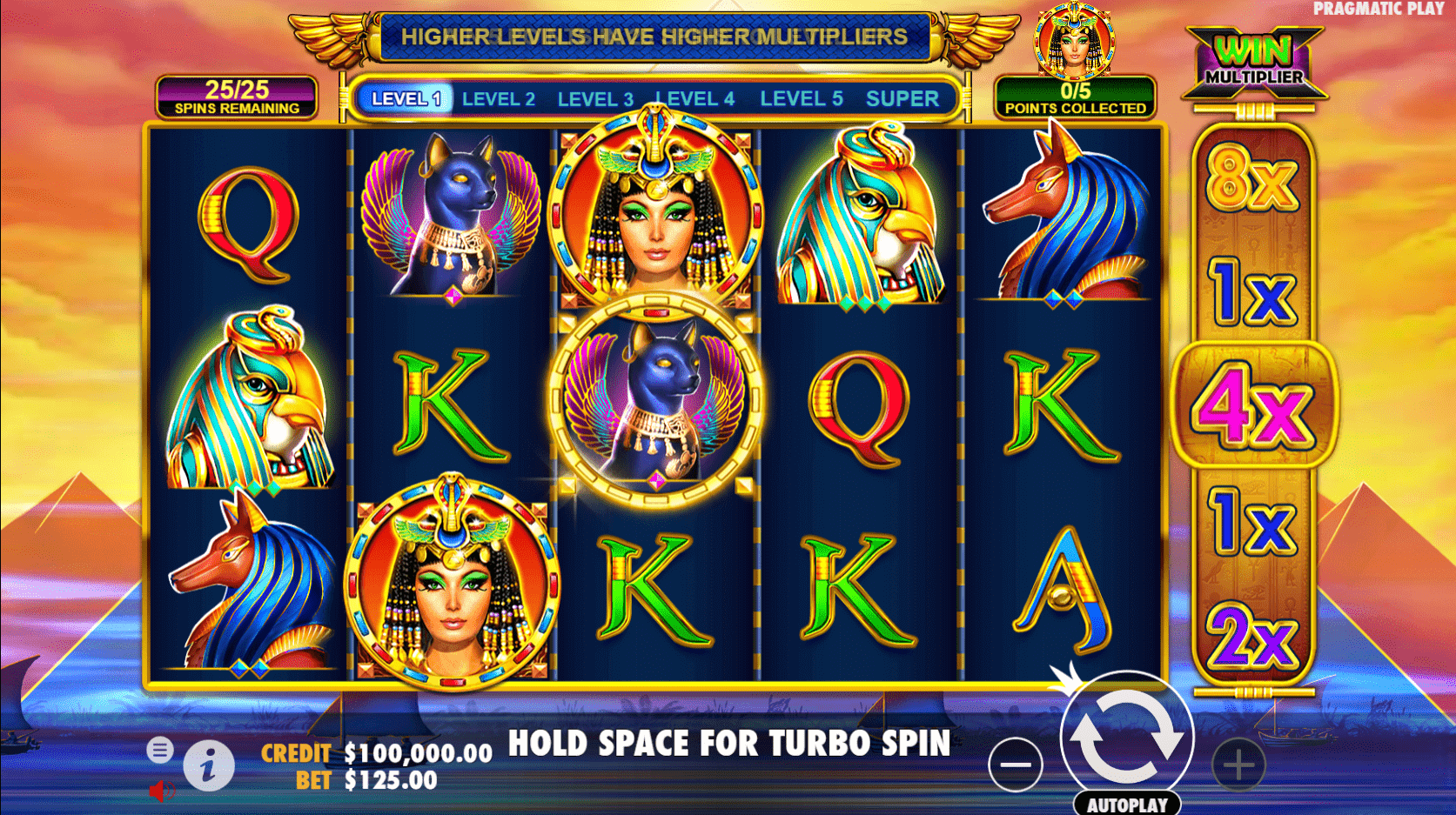This screenshot has height=815, width=1456.
Task: Click the 25/25 Spins Remaining counter
Action: [237, 96]
